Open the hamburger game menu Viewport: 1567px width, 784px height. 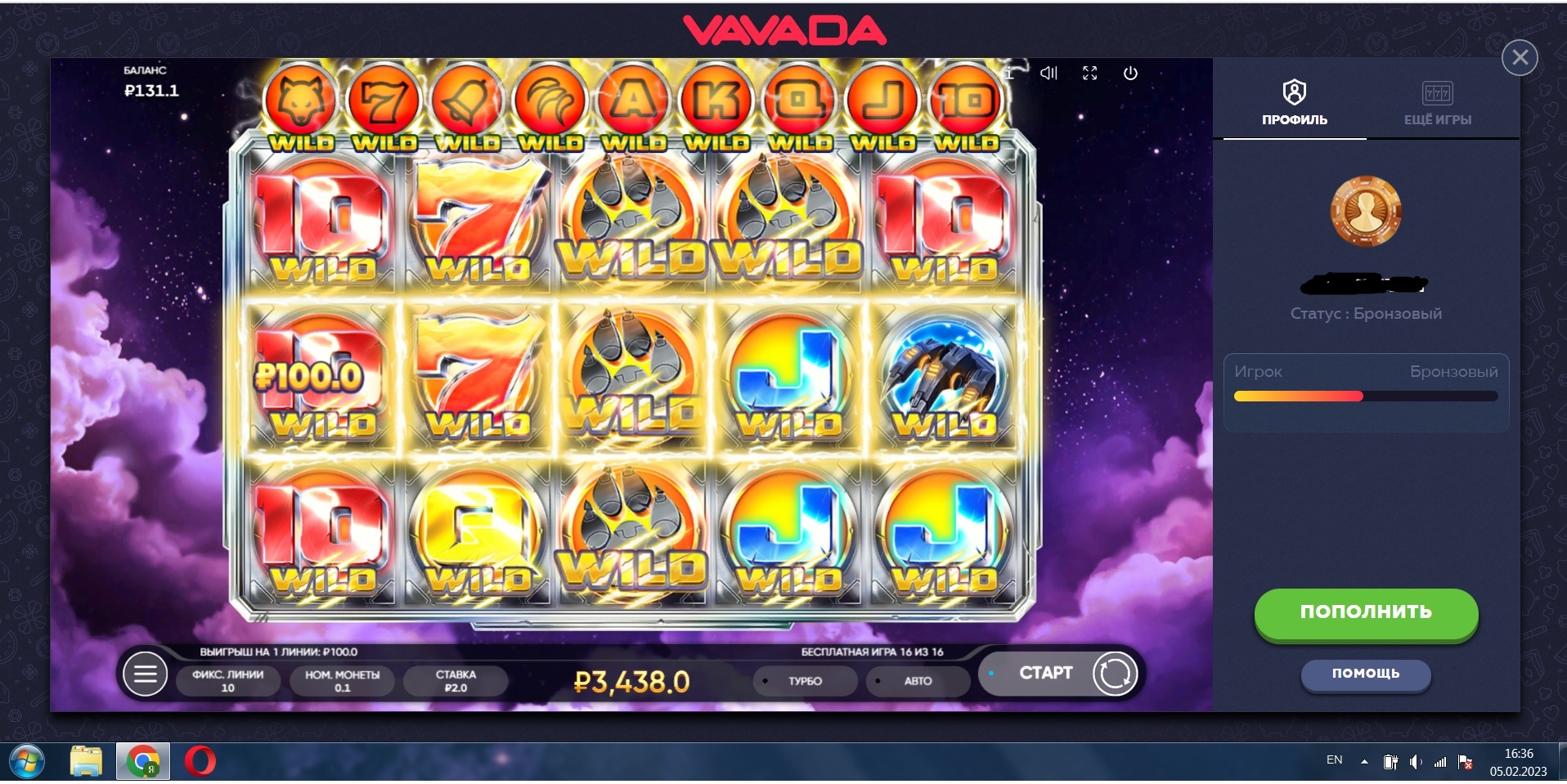(145, 674)
